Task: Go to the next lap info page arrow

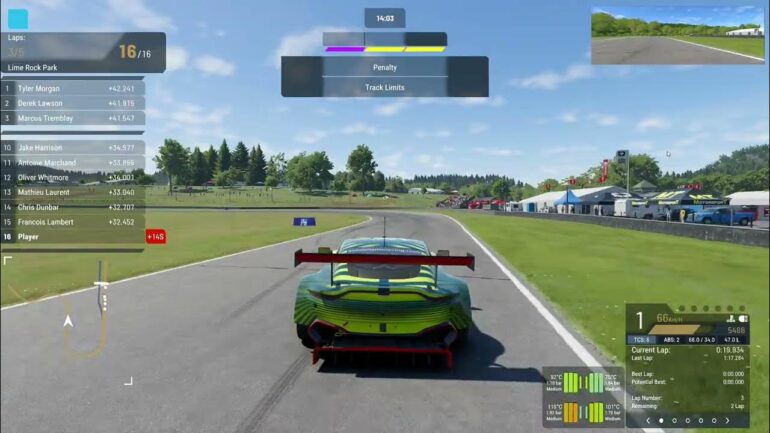Action: tap(739, 421)
